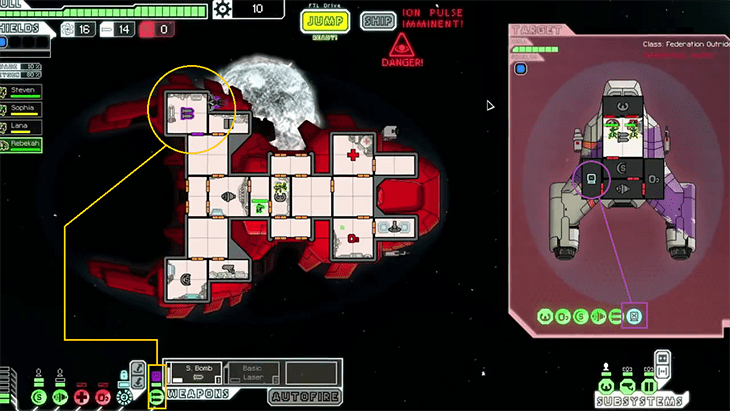Screen dimensions: 730x411
Task: Select crew member Lana
Action: coord(23,127)
